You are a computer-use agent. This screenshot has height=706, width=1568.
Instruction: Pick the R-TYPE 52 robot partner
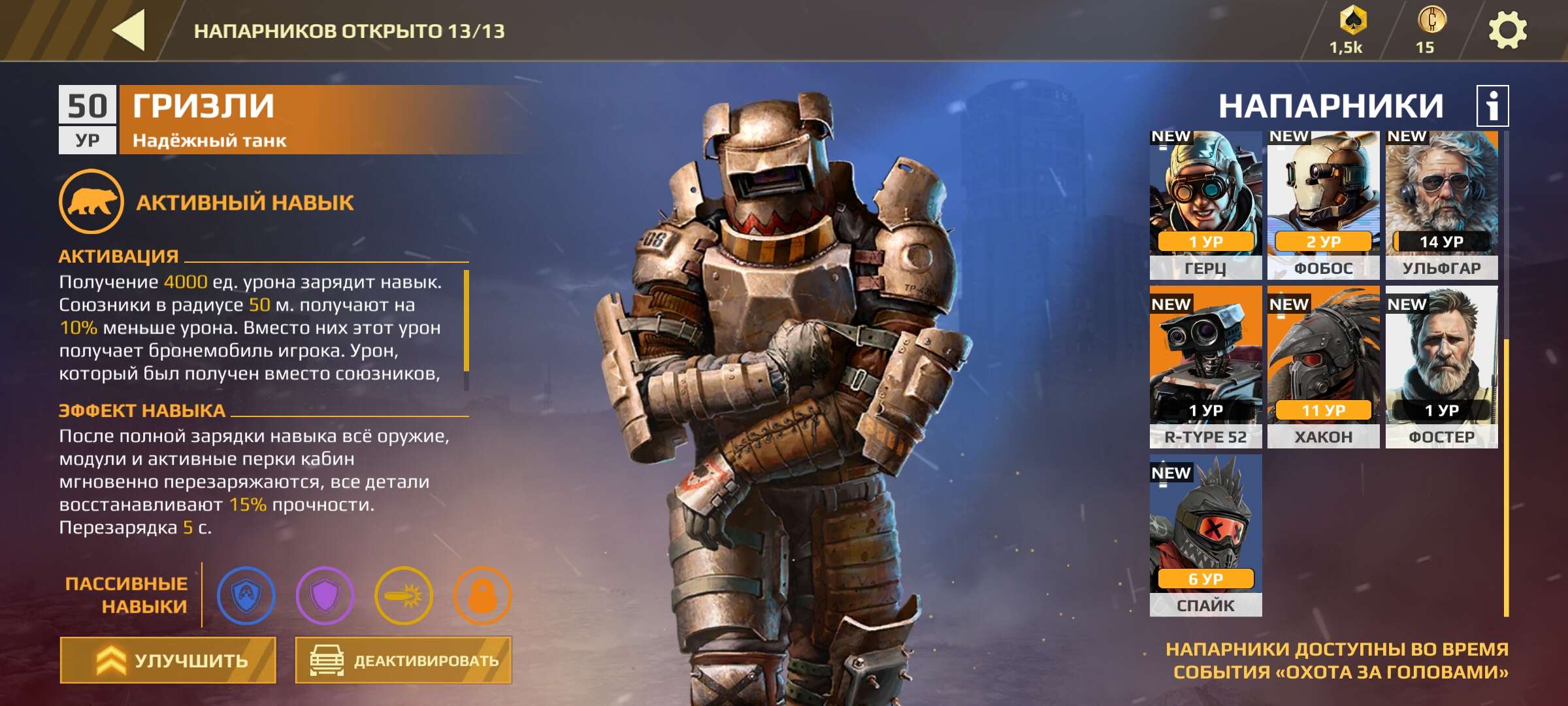1205,366
